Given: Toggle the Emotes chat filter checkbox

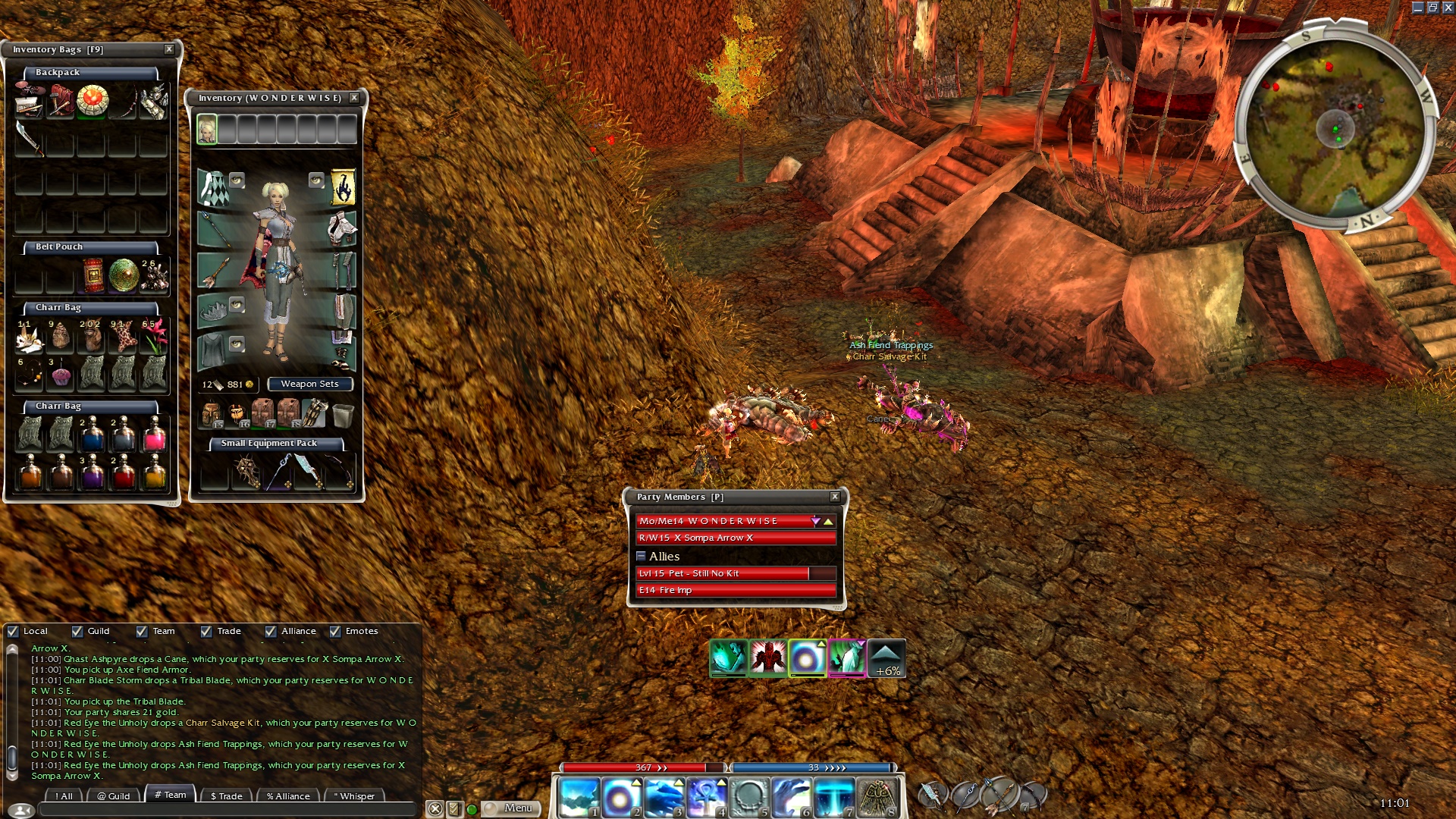Looking at the screenshot, I should (335, 631).
